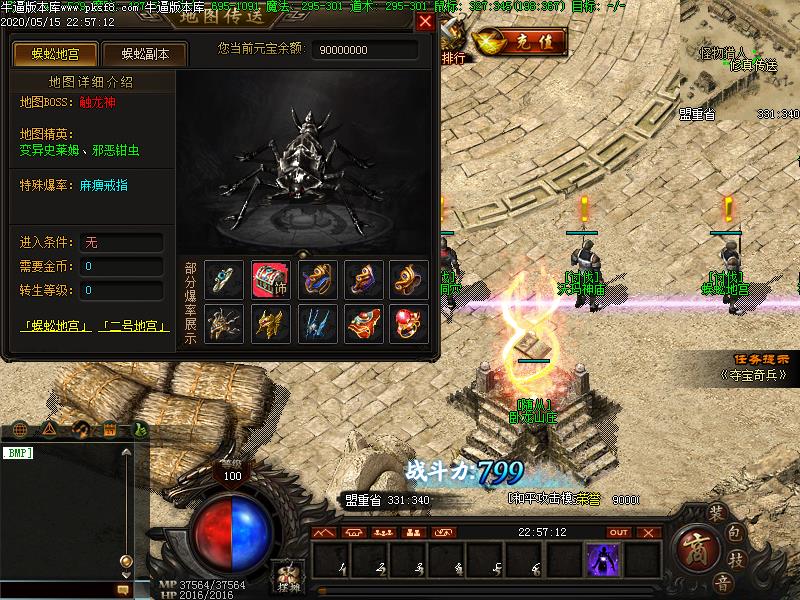Open the 蜈蚣副本 tab
Image resolution: width=800 pixels, height=600 pixels.
144,54
